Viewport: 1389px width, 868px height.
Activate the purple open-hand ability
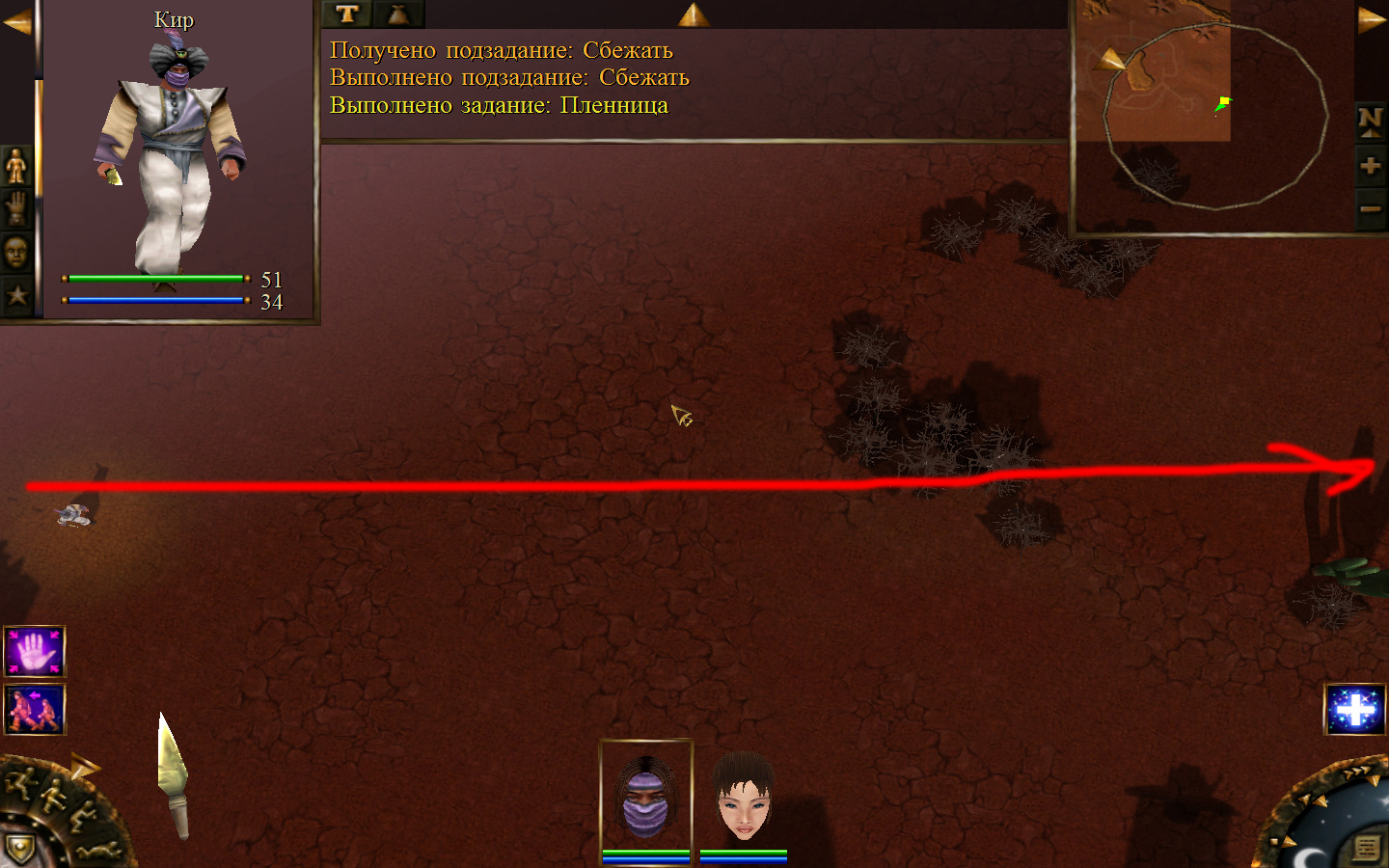35,652
